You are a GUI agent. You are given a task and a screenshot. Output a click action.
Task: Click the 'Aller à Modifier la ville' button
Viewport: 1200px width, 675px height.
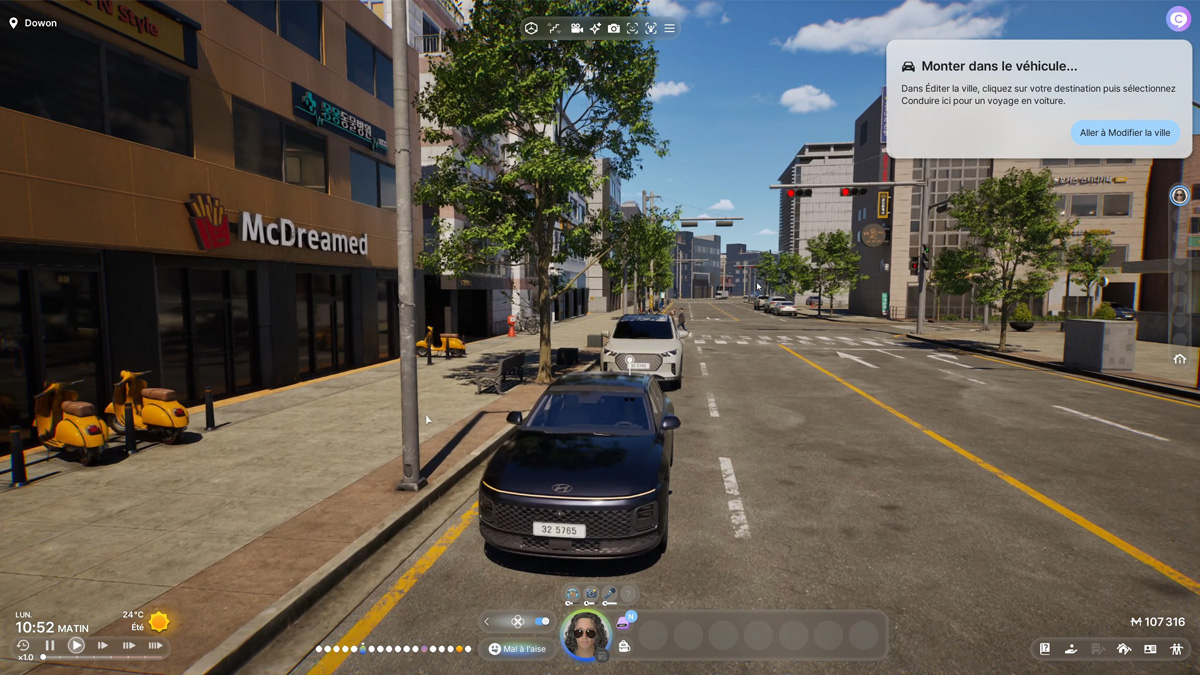(x=1124, y=133)
